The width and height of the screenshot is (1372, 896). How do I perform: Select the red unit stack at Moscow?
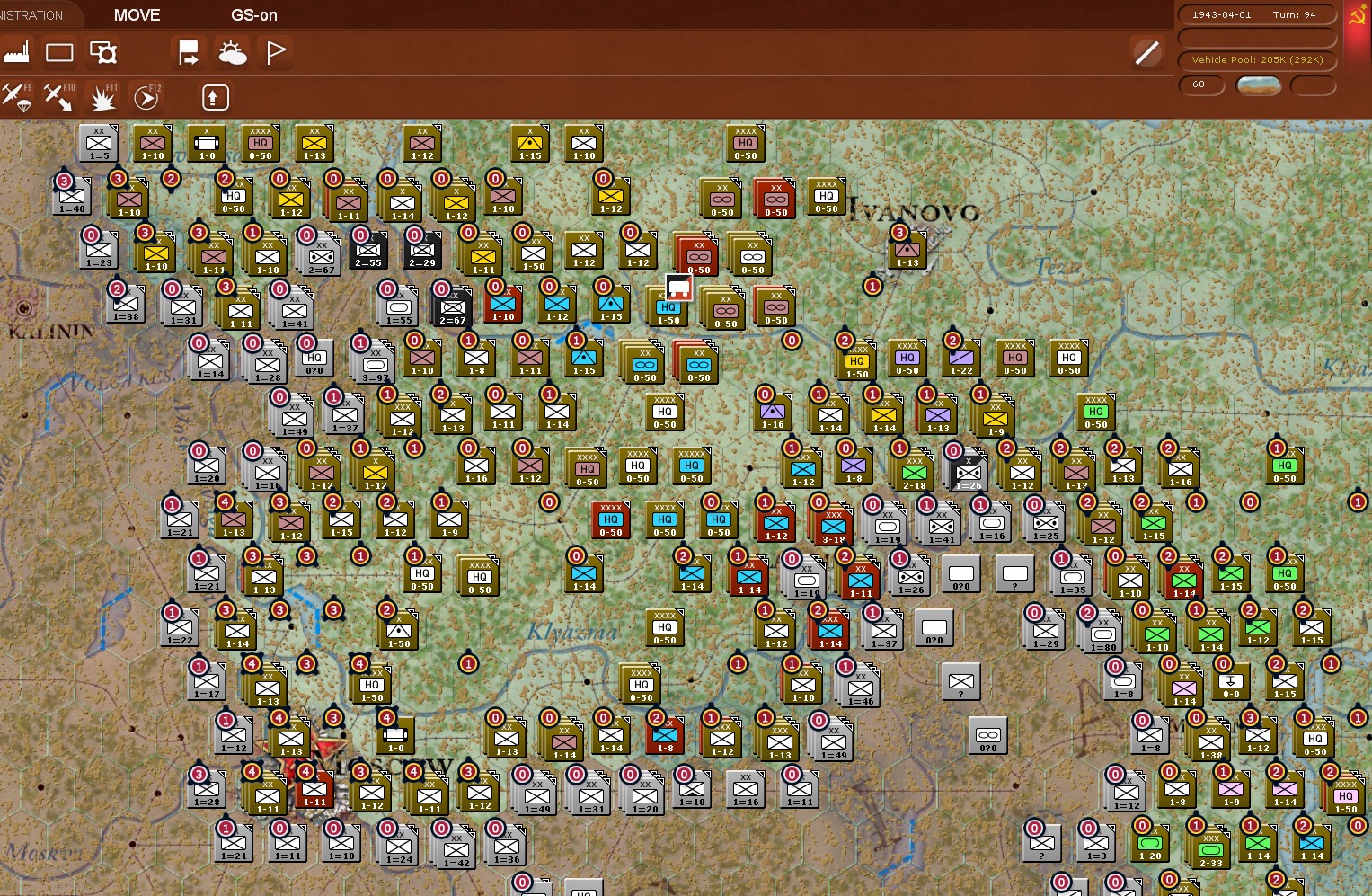(313, 794)
